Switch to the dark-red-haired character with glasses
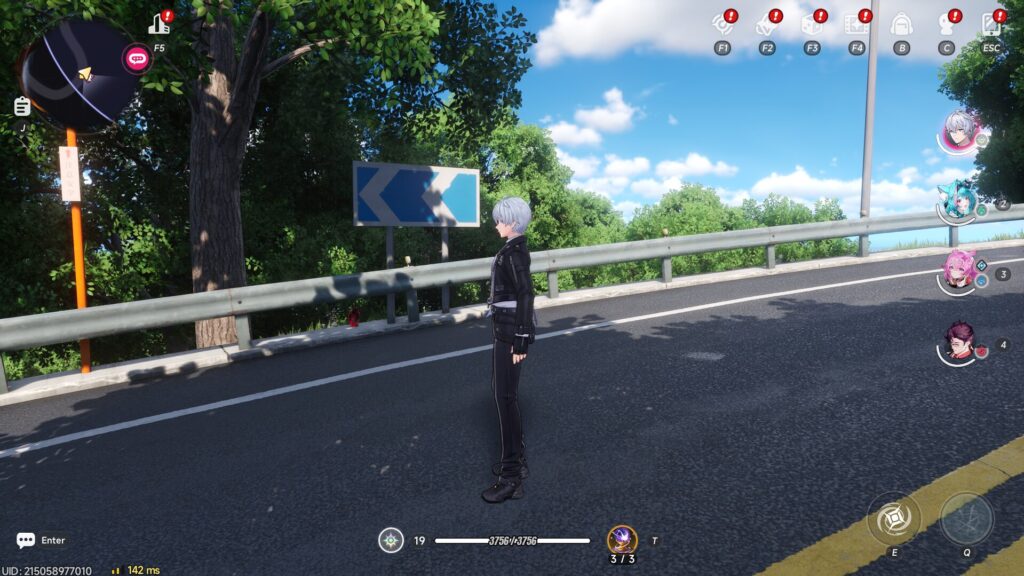Screen dimensions: 1024x576 tap(958, 342)
